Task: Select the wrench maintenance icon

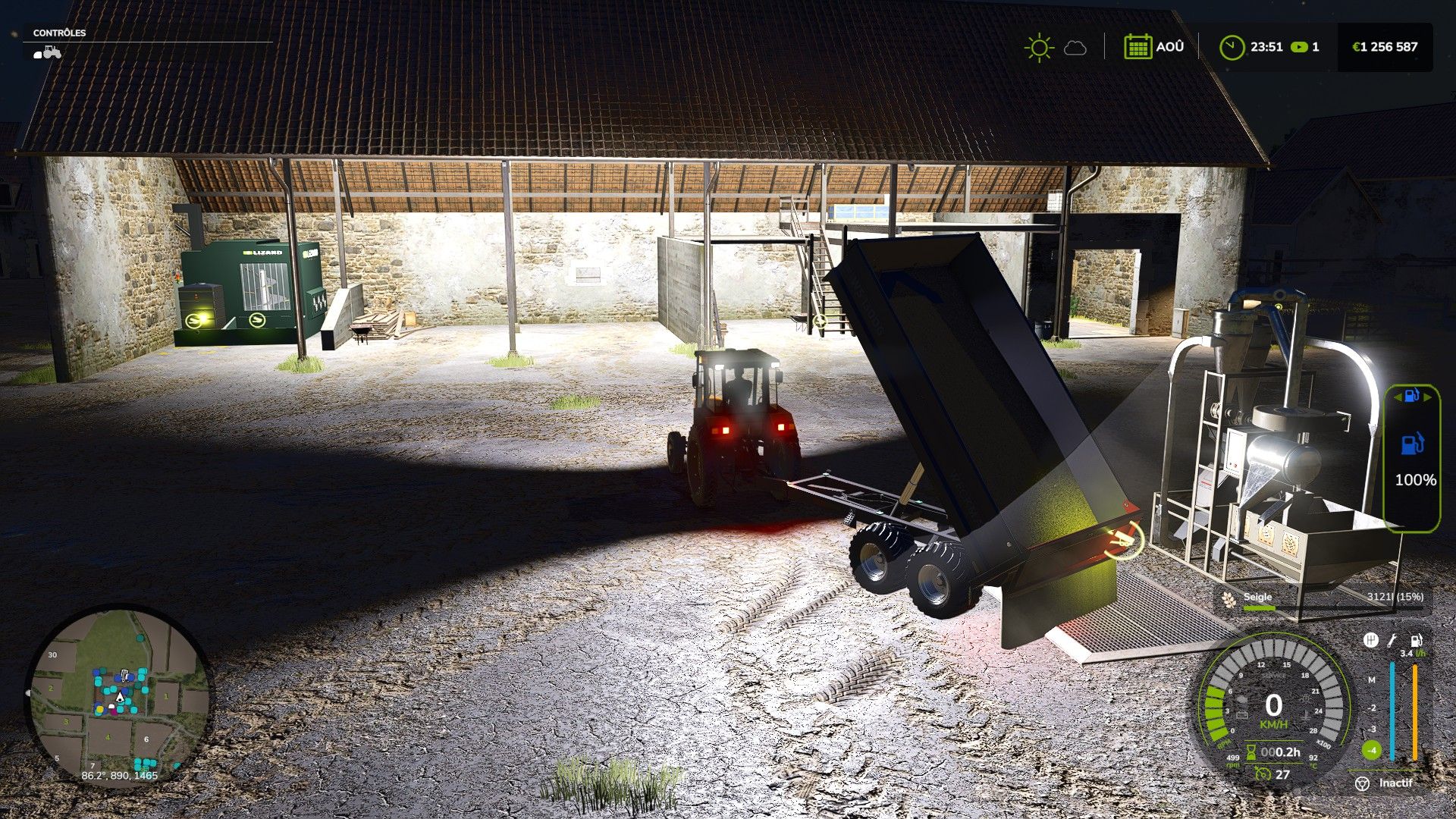Action: point(1392,641)
